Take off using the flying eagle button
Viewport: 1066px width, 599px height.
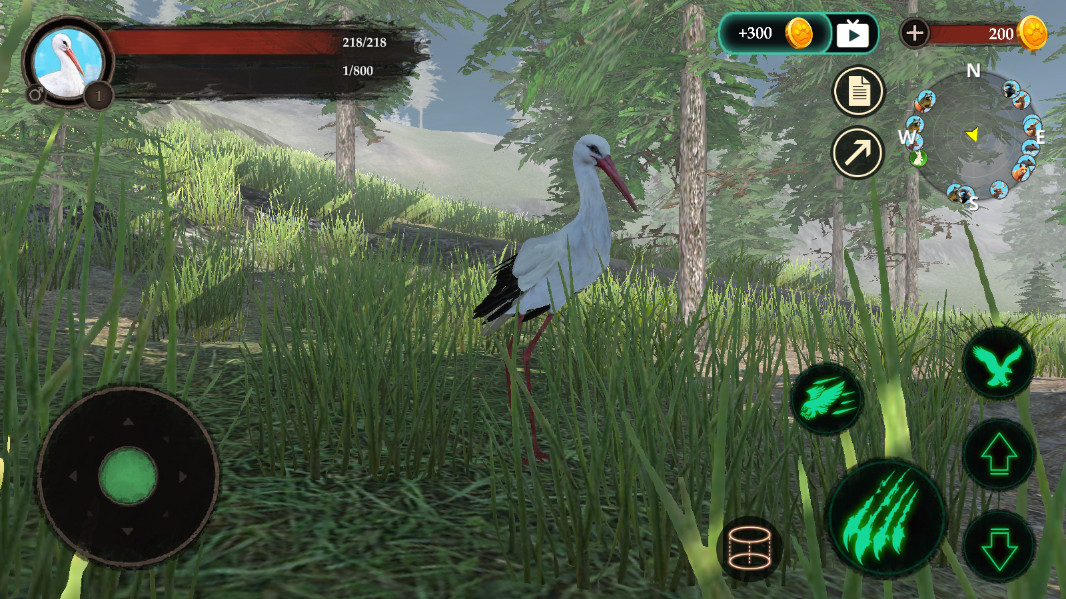(997, 364)
